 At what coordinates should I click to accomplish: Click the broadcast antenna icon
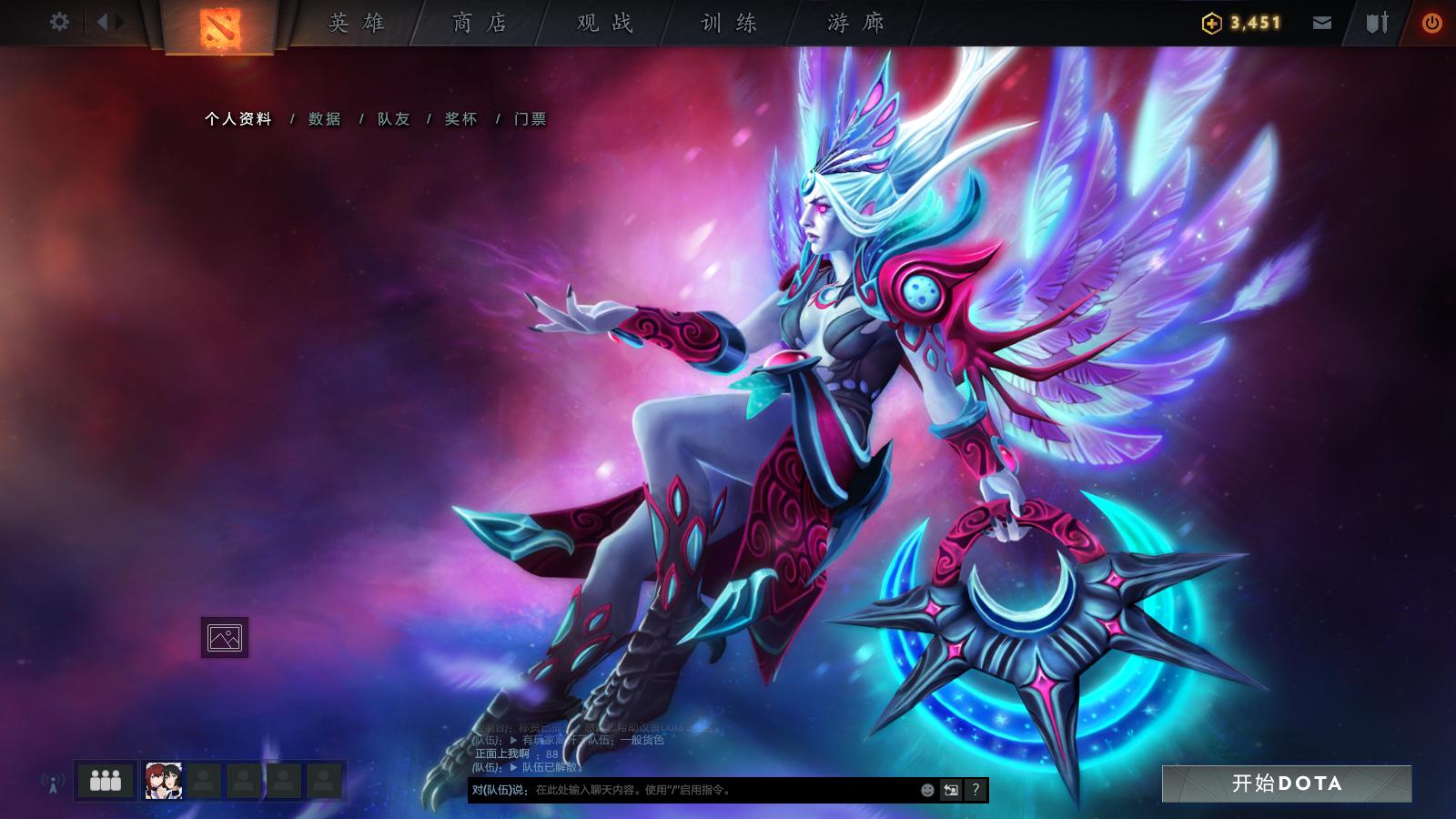click(50, 781)
